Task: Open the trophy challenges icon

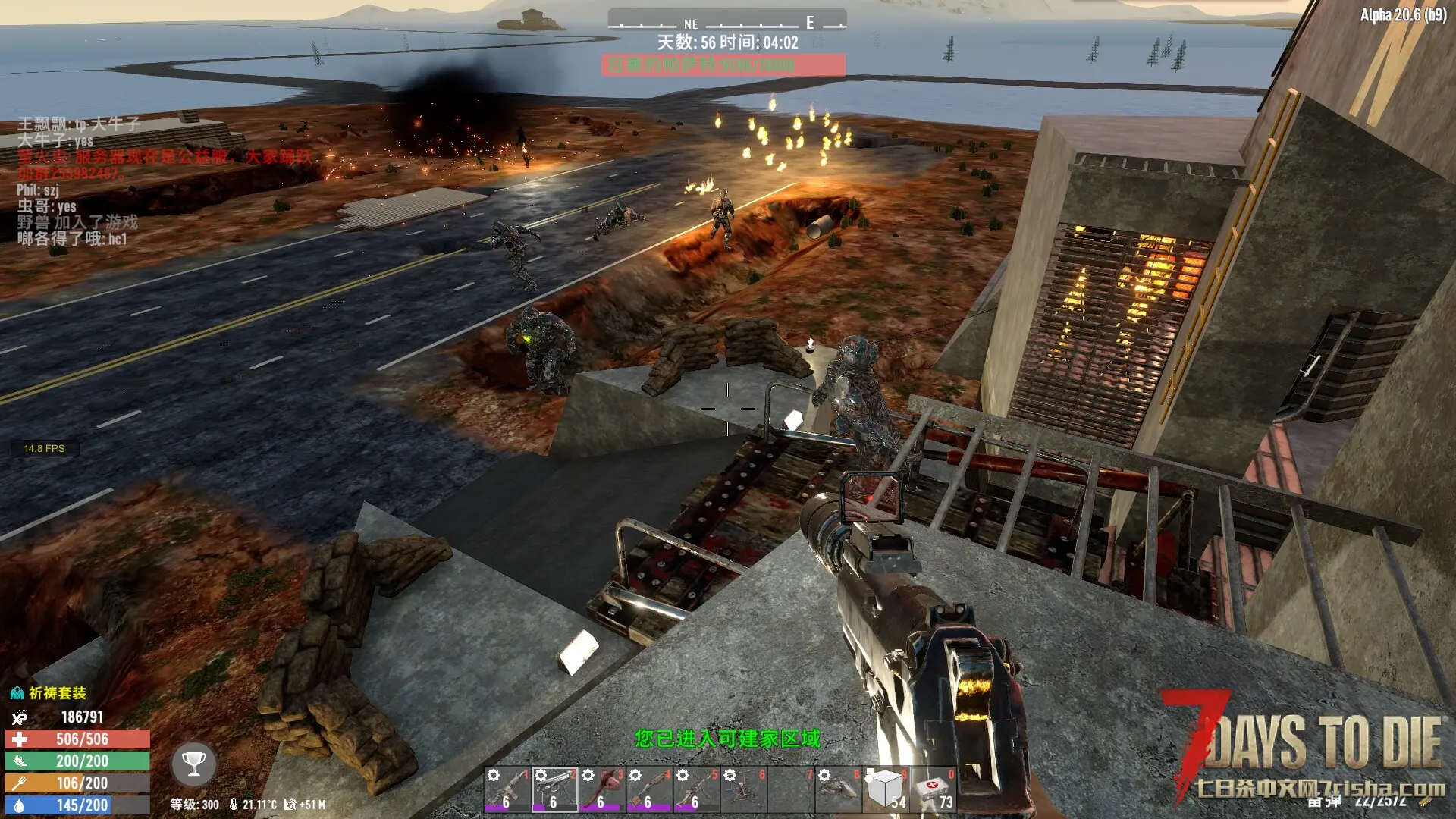Action: [193, 764]
